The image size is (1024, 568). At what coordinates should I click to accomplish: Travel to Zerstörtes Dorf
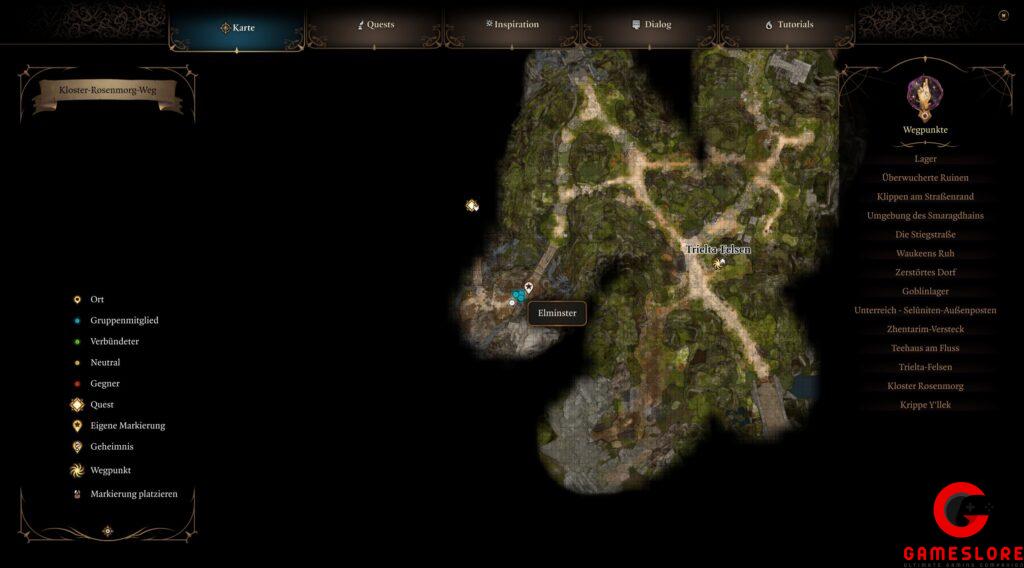coord(925,273)
